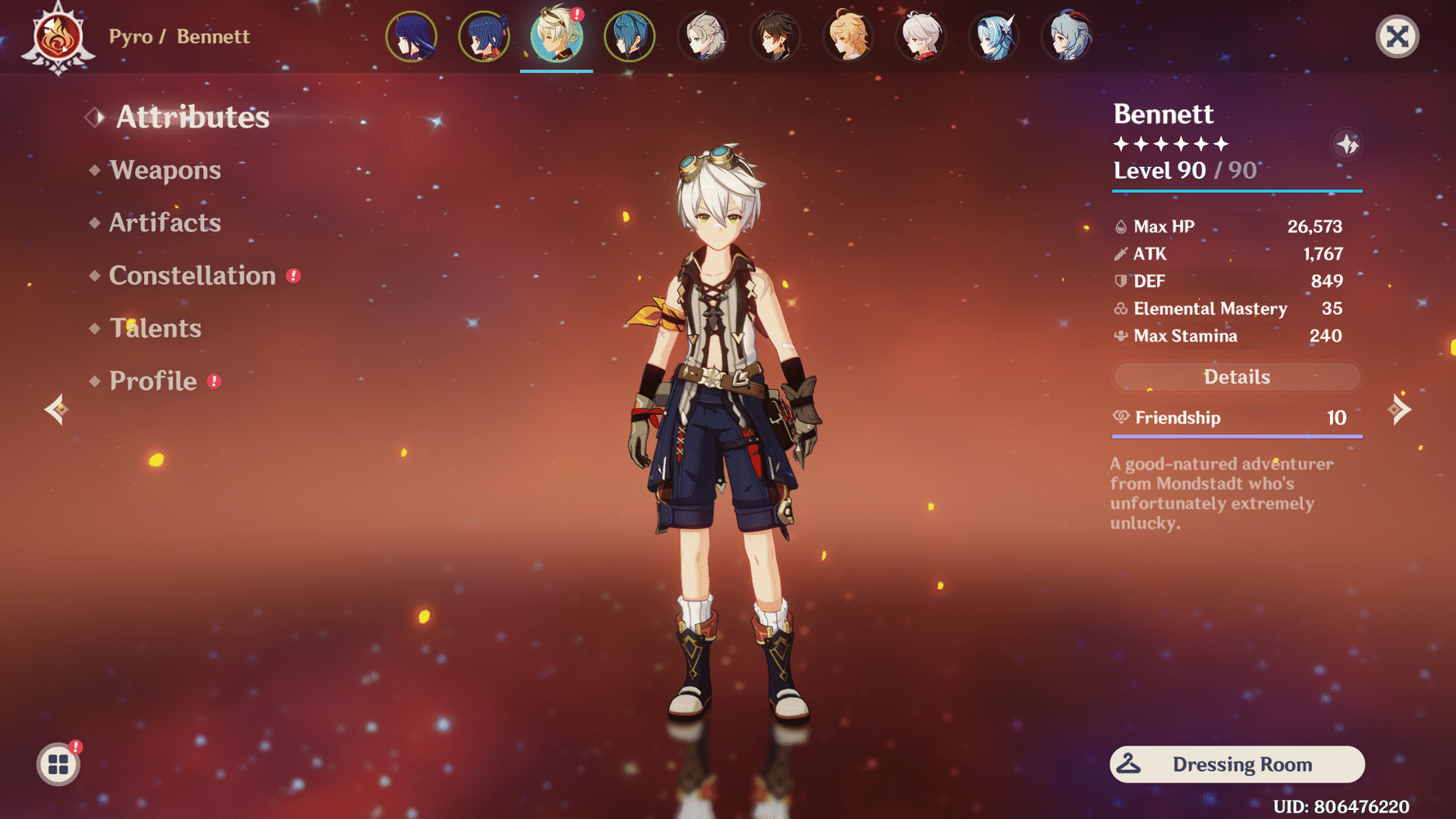This screenshot has width=1456, height=819.
Task: Open Constellation with the notification badge
Action: coord(193,276)
